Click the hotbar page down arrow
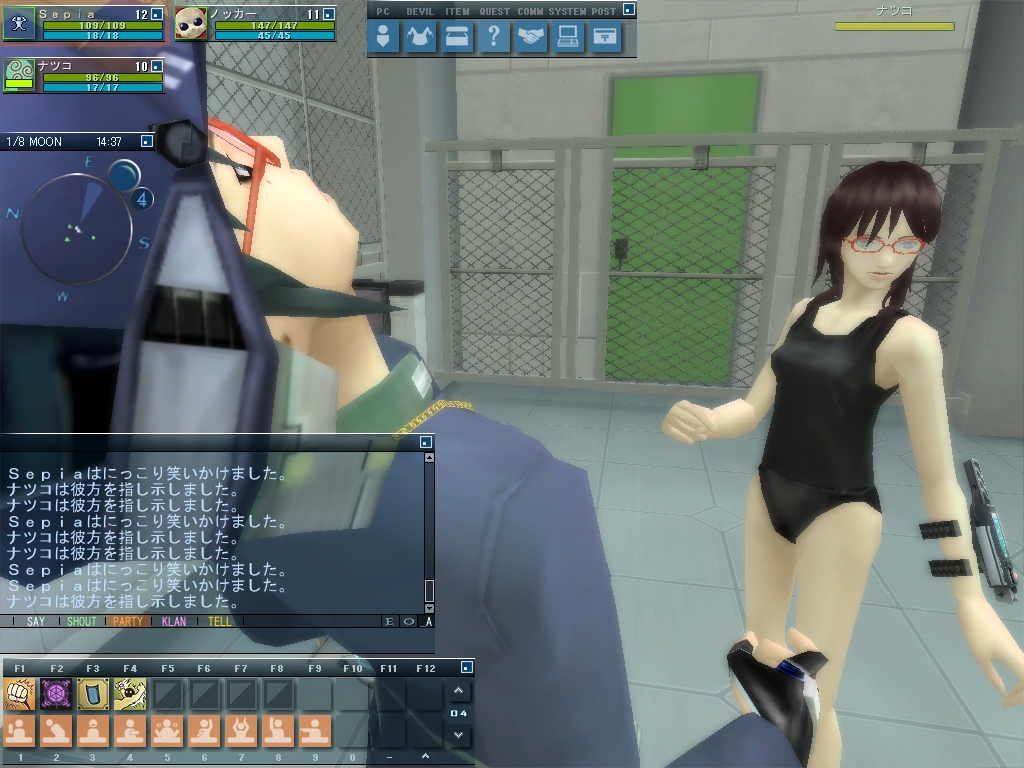The height and width of the screenshot is (768, 1024). 458,735
